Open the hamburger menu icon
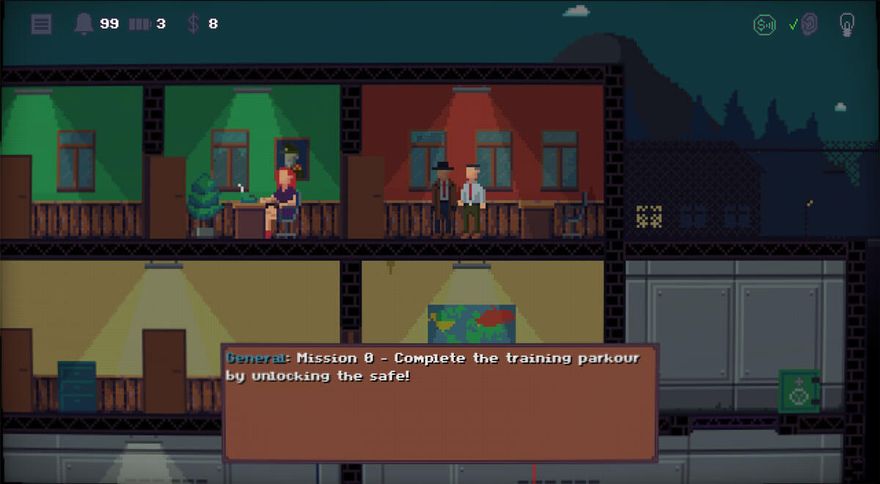Viewport: 880px width, 484px height. (41, 24)
